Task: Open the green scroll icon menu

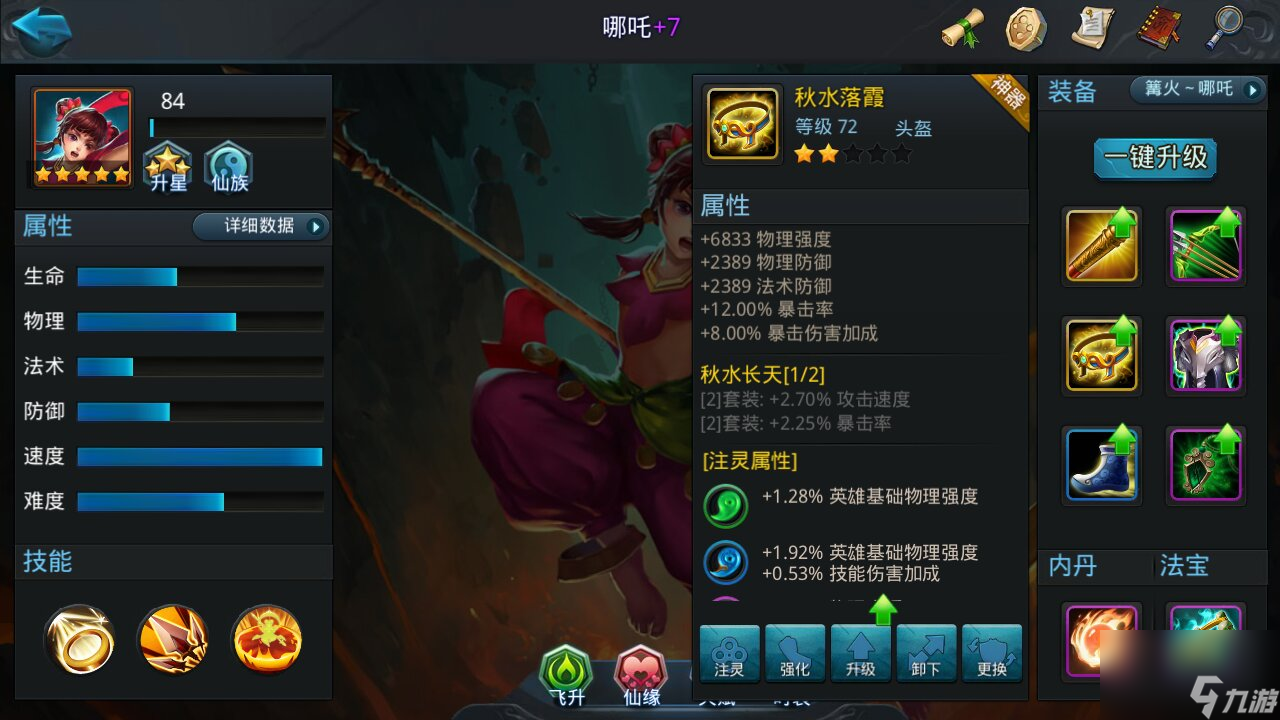Action: 963,28
